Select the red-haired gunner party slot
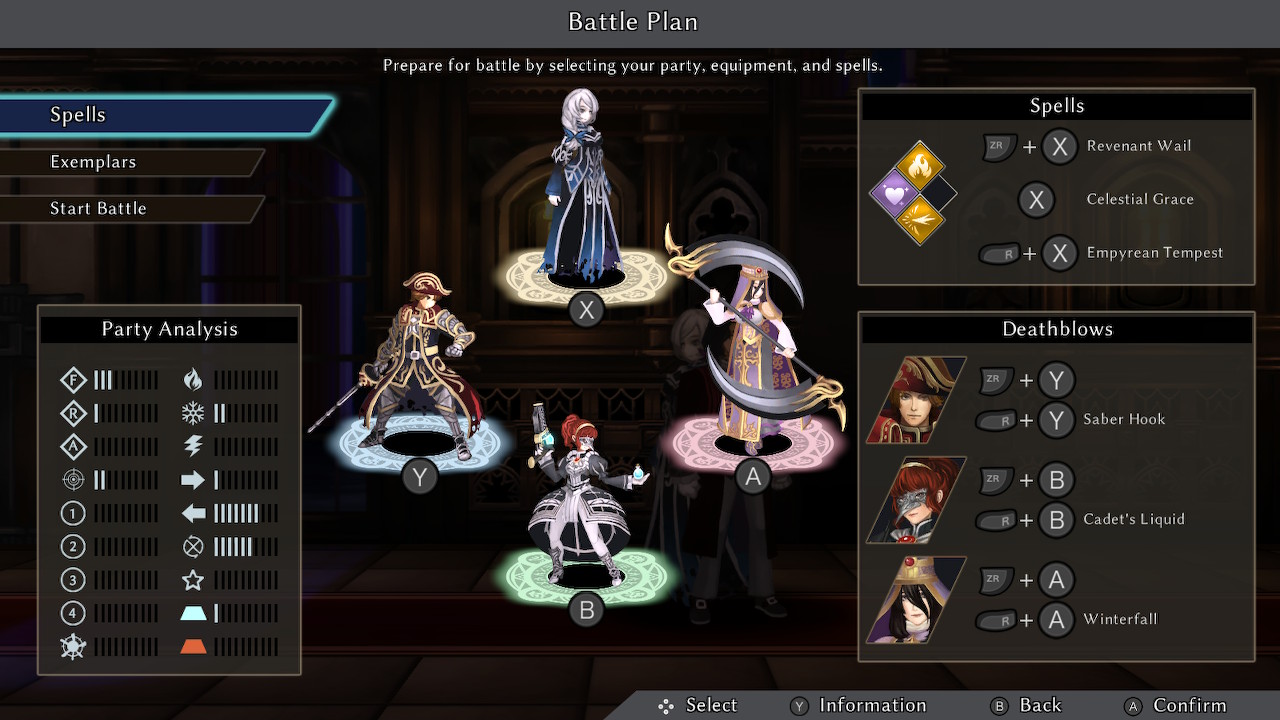Image resolution: width=1280 pixels, height=720 pixels. tap(586, 500)
